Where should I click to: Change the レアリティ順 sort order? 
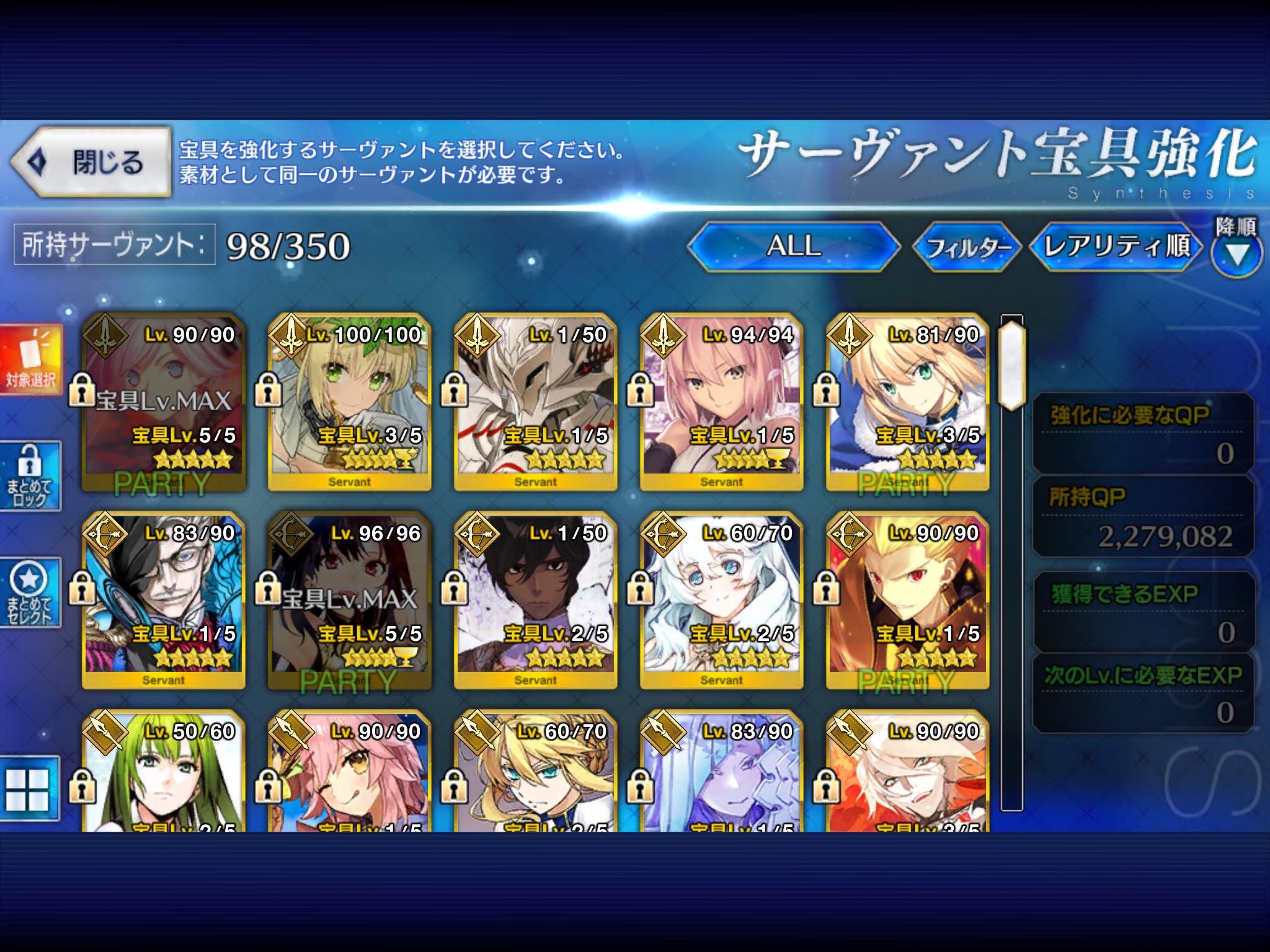pos(1116,246)
